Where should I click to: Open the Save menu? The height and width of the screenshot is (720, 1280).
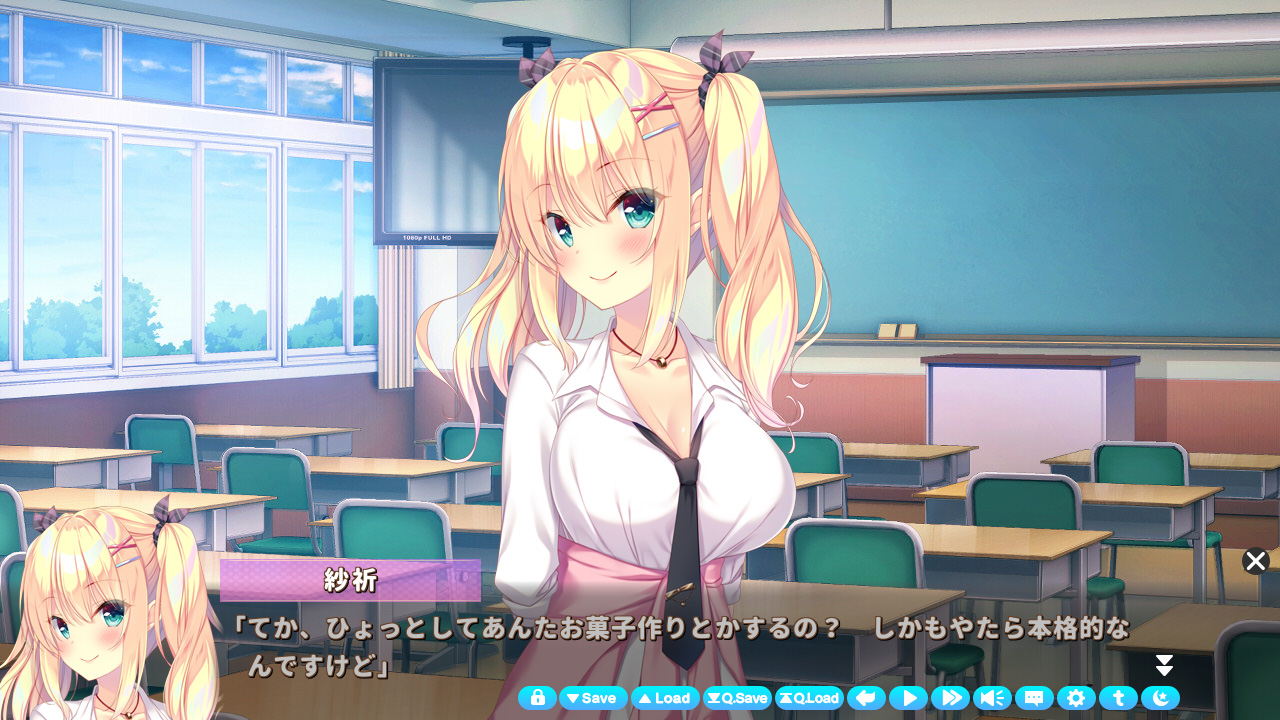[593, 698]
